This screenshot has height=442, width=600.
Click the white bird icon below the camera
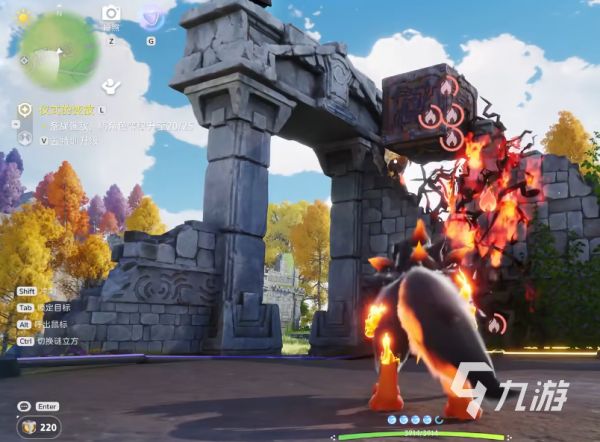pyautogui.click(x=112, y=84)
